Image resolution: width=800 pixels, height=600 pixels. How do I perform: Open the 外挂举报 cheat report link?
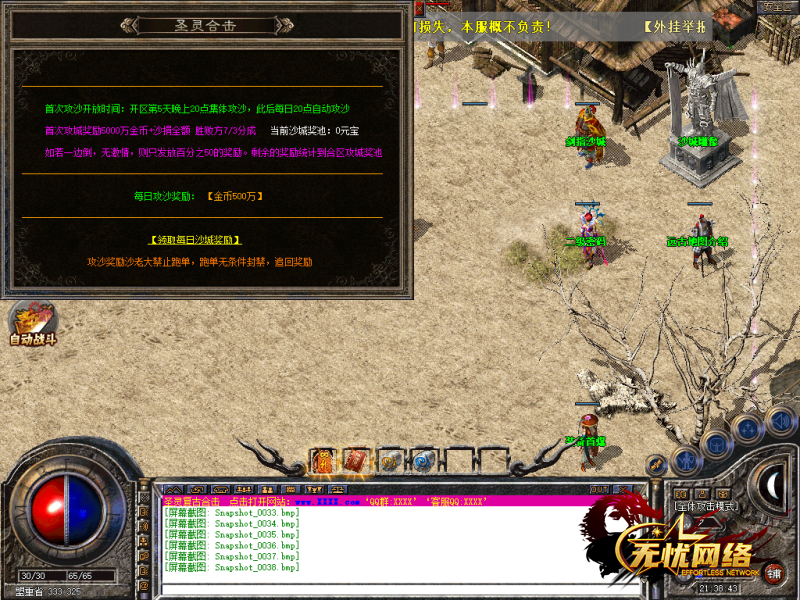tap(675, 26)
